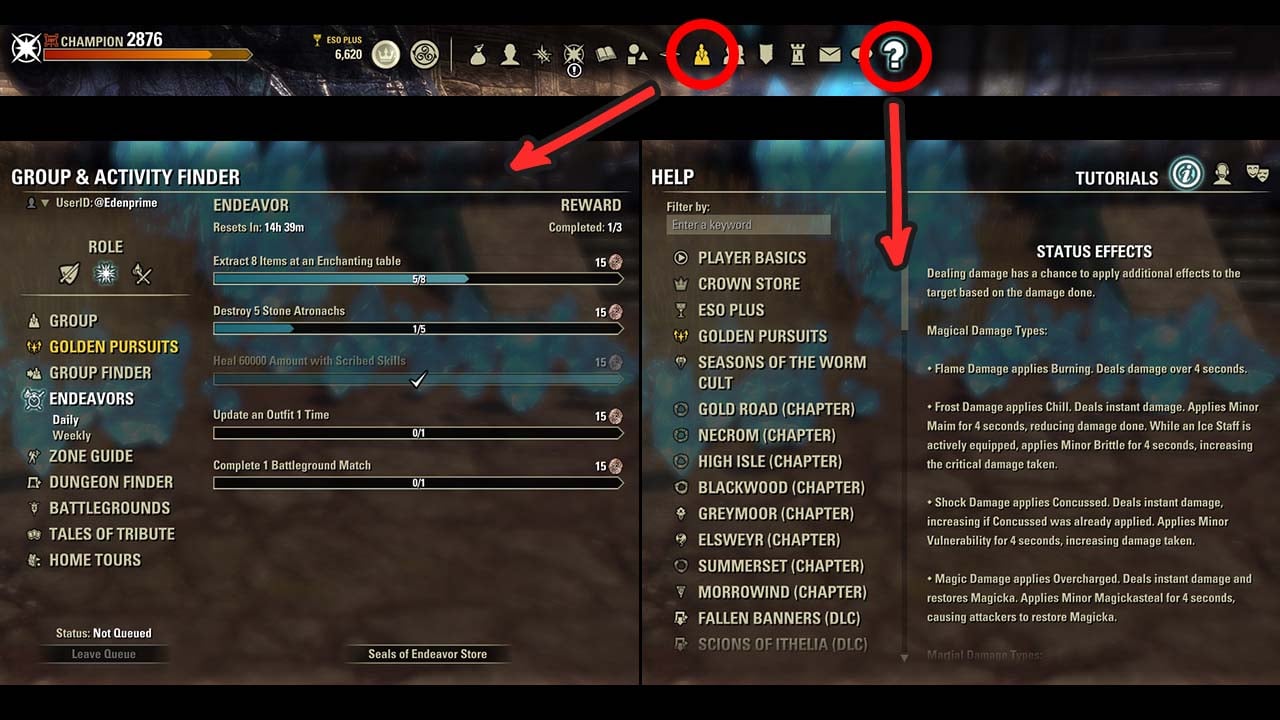The width and height of the screenshot is (1280, 720).
Task: Open the Crown Store crown icon
Action: (385, 54)
